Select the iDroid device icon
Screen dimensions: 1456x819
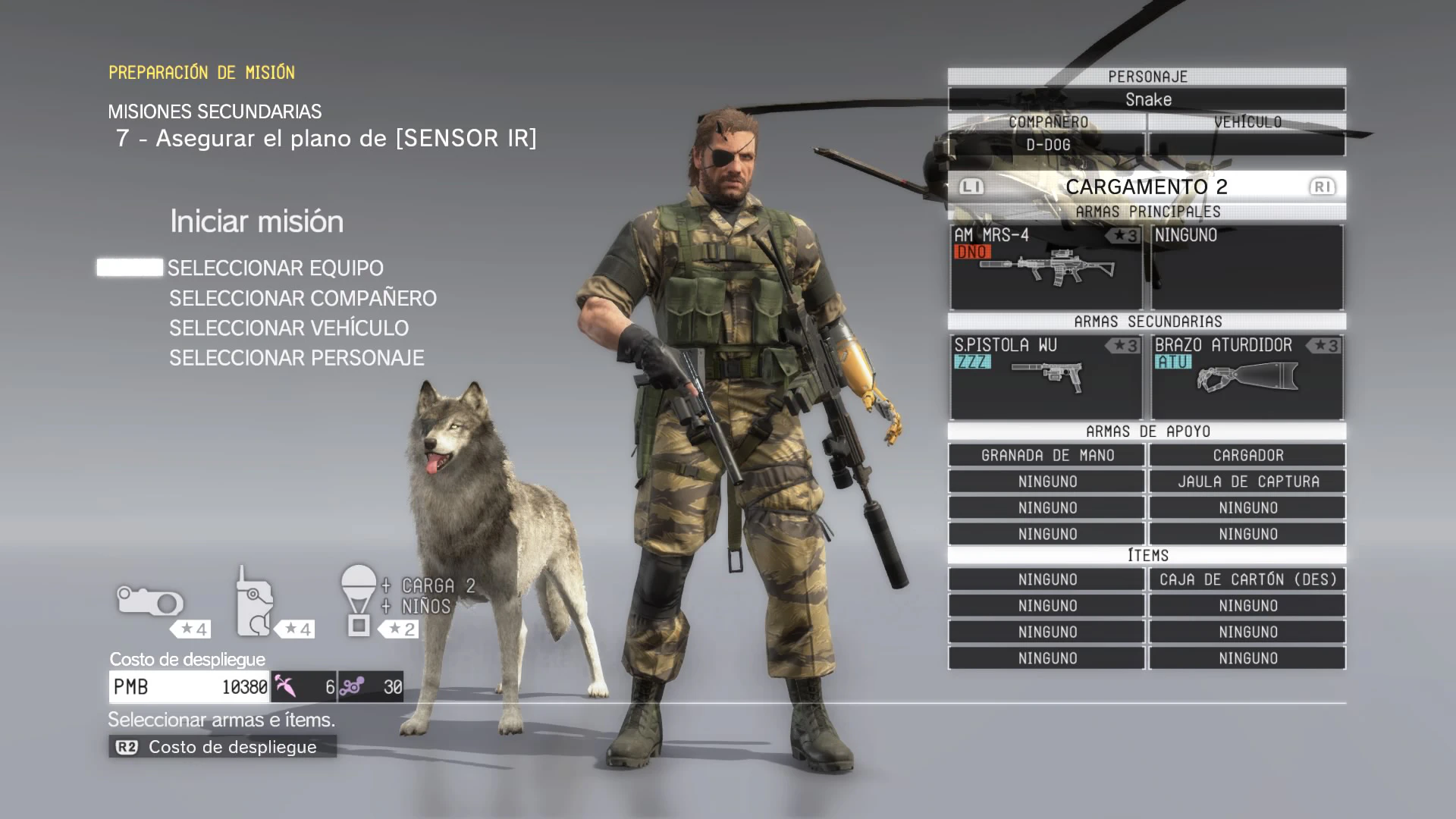pos(254,601)
